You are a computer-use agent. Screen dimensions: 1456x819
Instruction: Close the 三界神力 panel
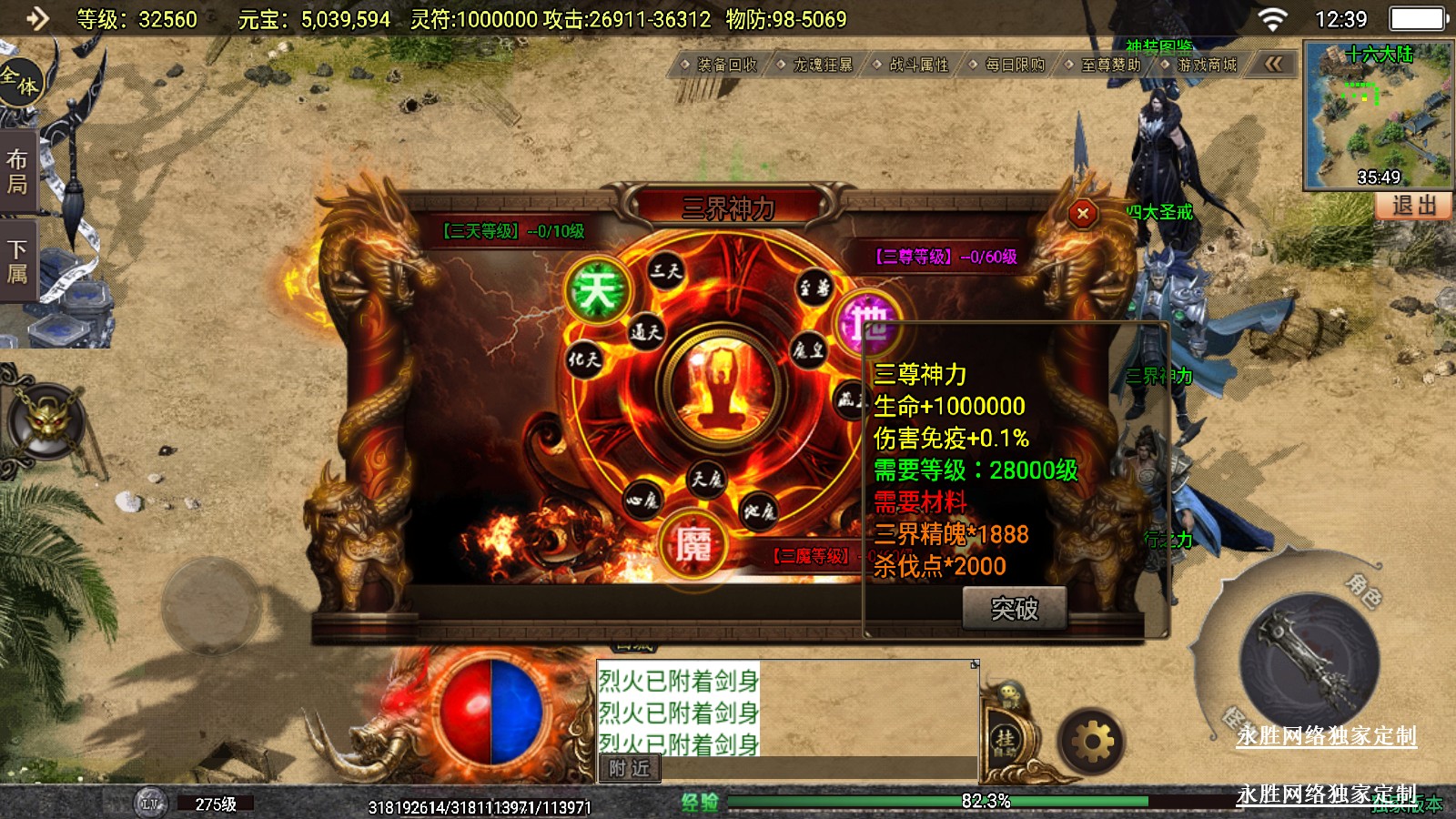1082,214
